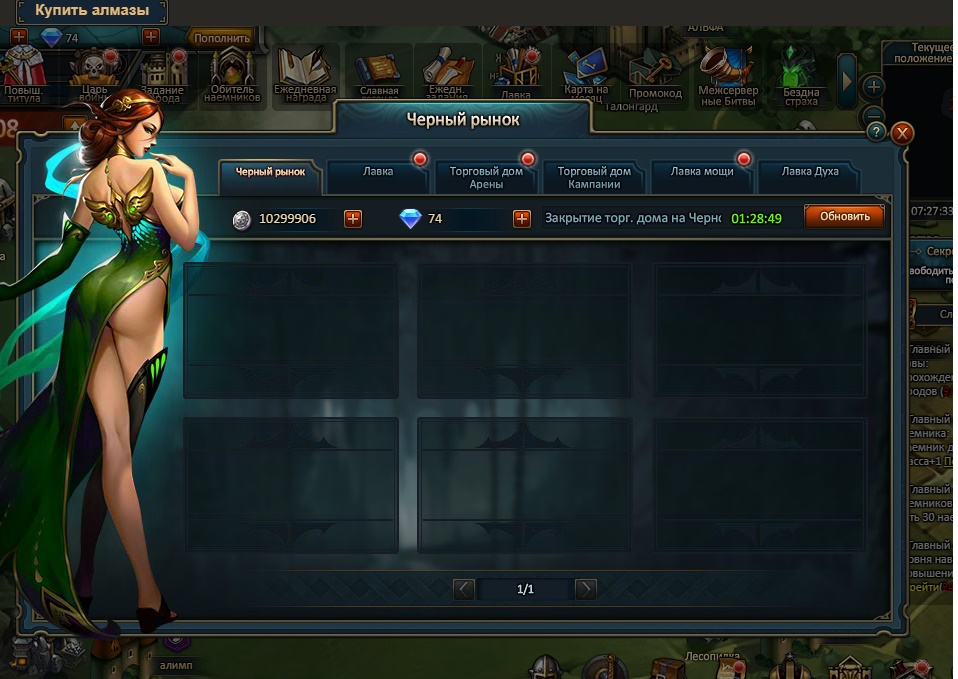Switch to the Лавка мощи tab

click(x=702, y=172)
